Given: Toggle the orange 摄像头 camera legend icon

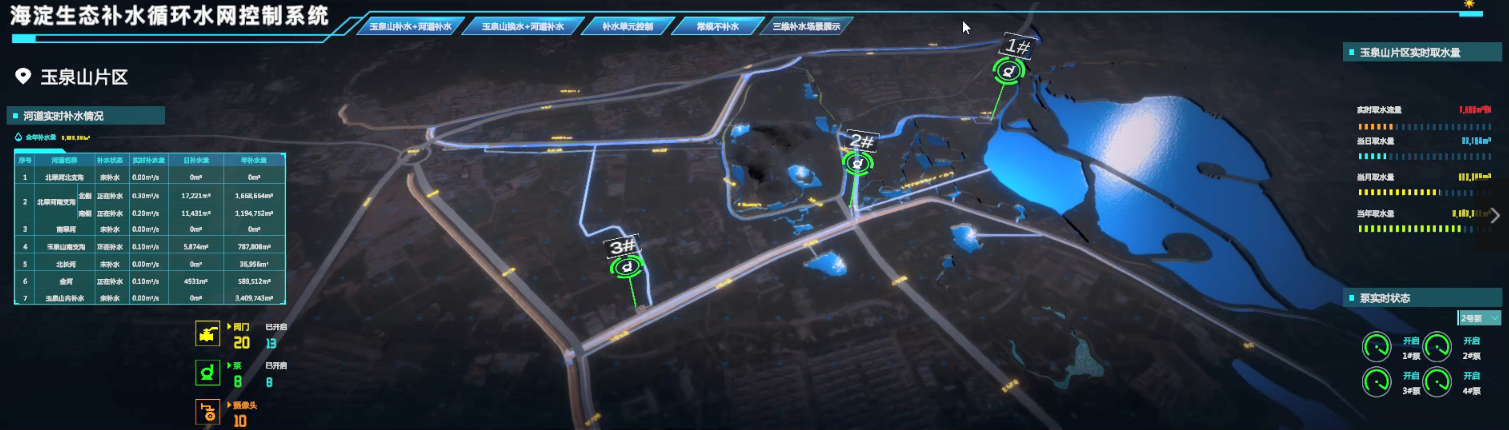Looking at the screenshot, I should [x=208, y=412].
